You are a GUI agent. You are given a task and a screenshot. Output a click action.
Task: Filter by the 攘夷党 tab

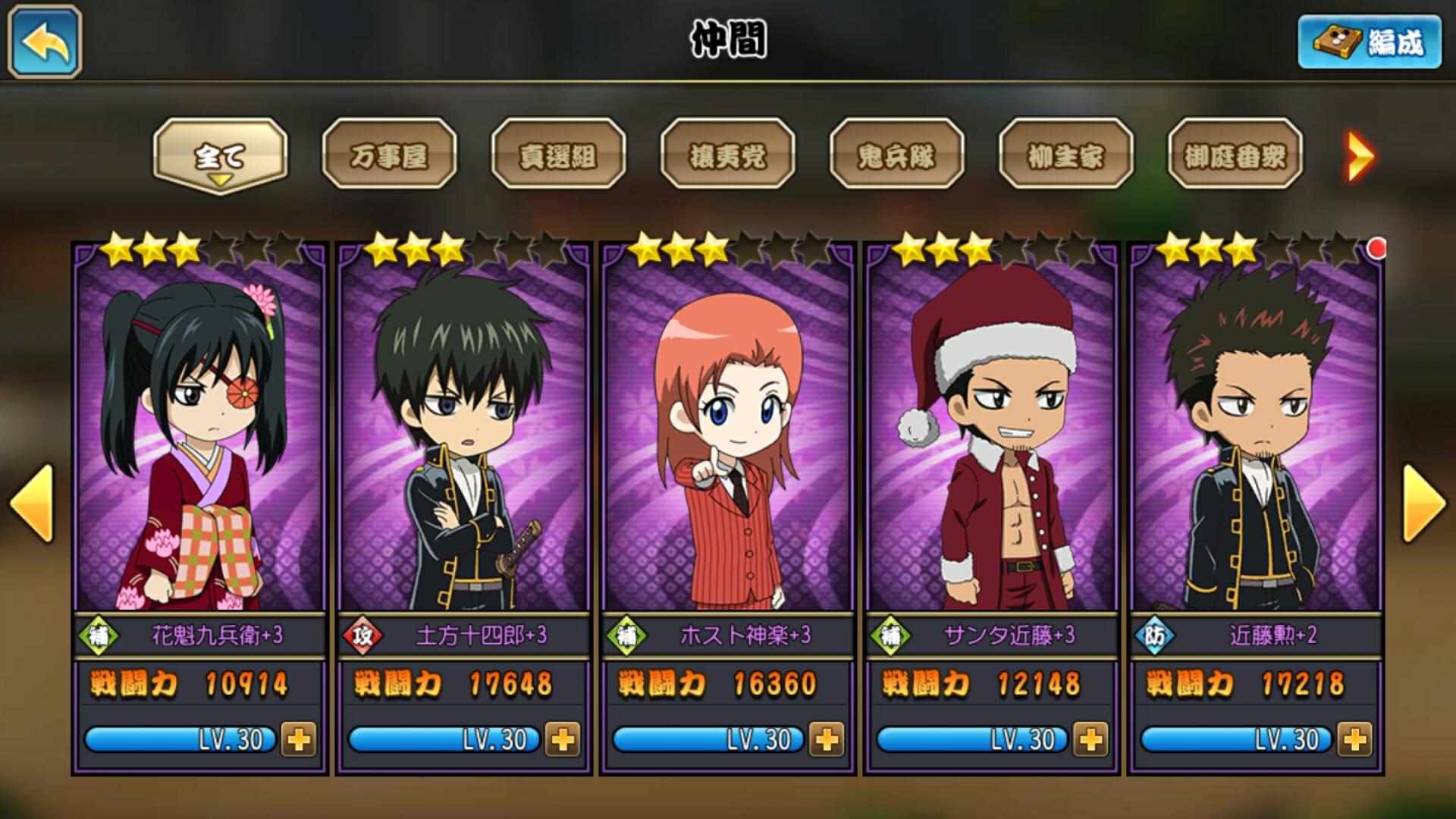click(727, 155)
